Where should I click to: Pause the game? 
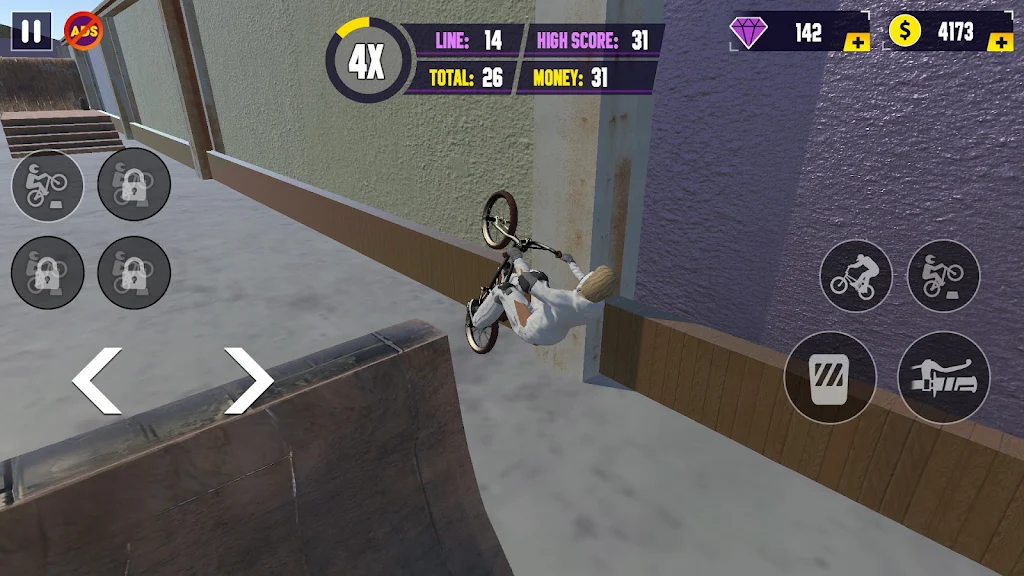31,31
